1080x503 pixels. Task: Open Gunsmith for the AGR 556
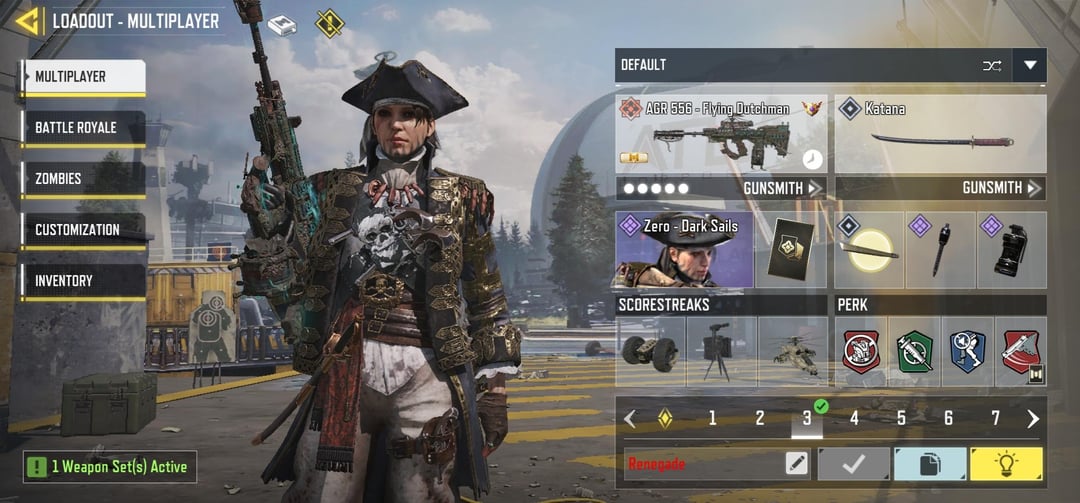coord(782,188)
